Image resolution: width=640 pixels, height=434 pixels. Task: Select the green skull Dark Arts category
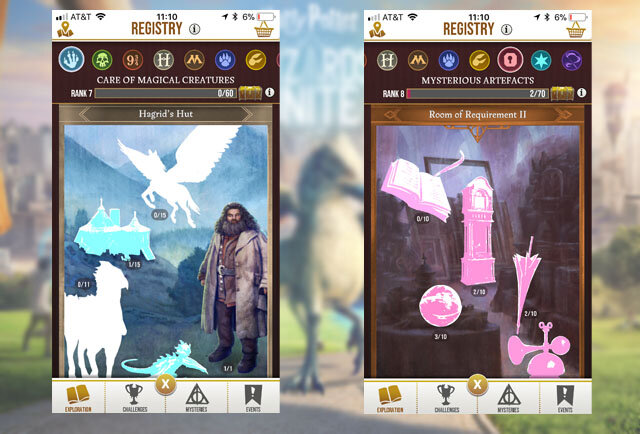click(103, 58)
